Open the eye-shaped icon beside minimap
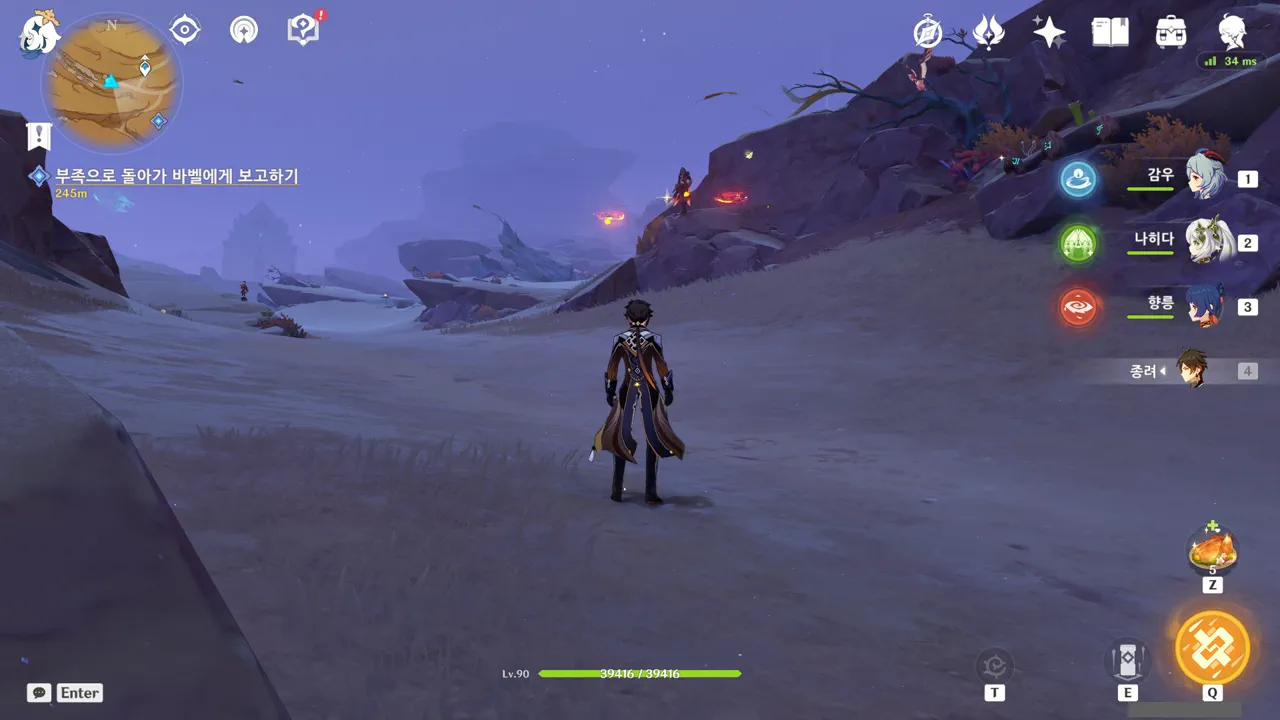The height and width of the screenshot is (720, 1280). (184, 30)
